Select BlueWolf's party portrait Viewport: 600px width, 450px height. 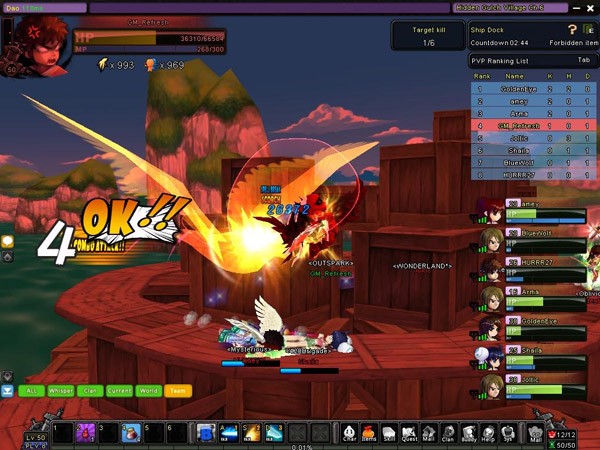(491, 240)
